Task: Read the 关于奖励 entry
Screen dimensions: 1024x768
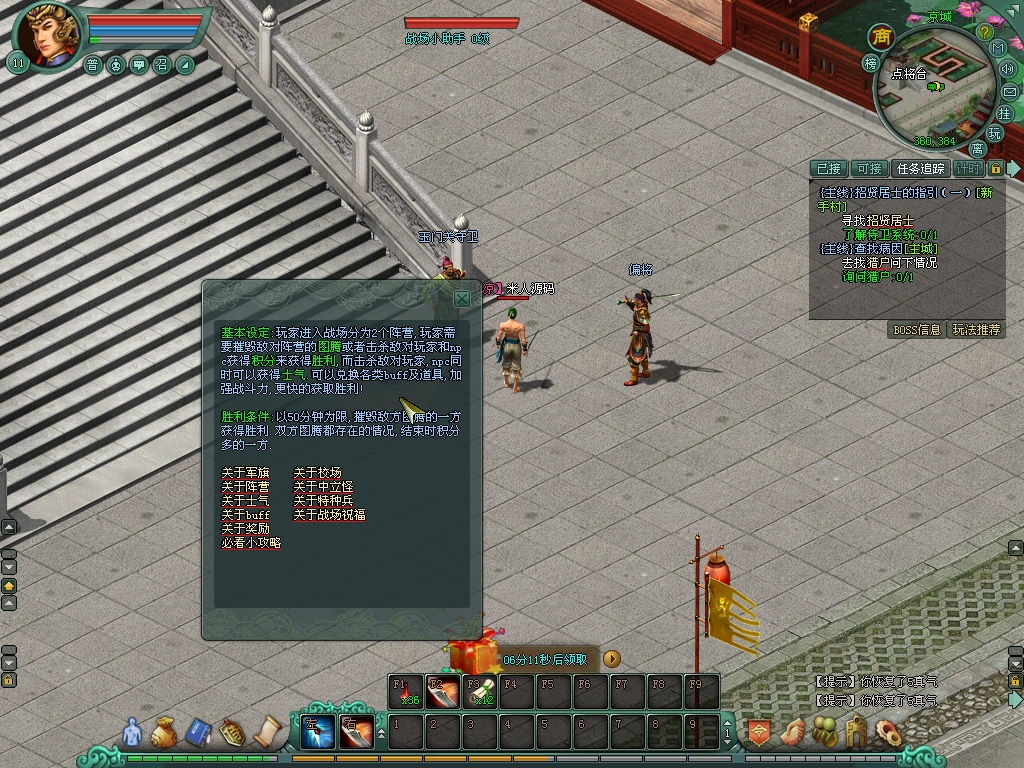Action: pos(245,529)
